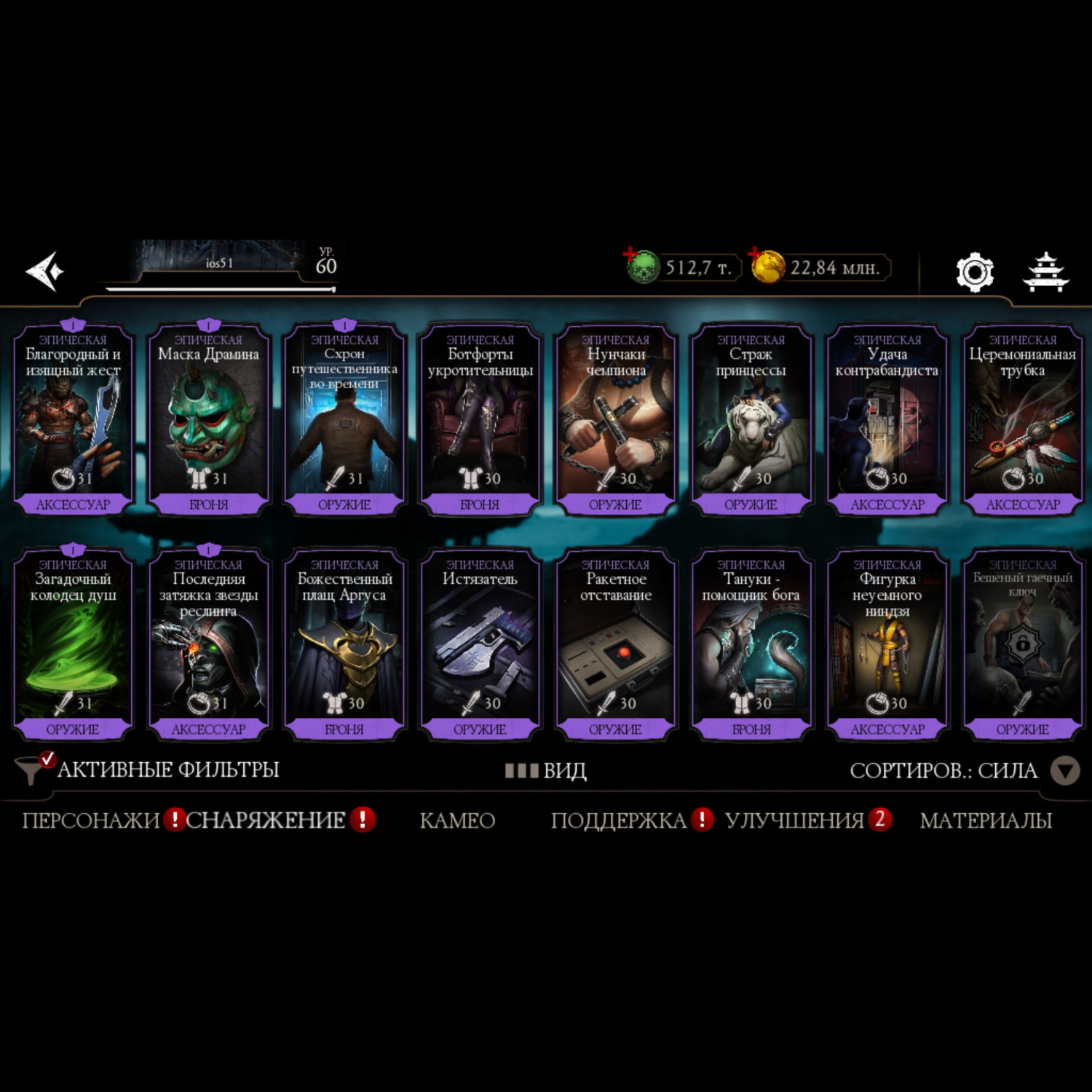The image size is (1092, 1092).
Task: Change the layout with the Вид button
Action: 546,770
